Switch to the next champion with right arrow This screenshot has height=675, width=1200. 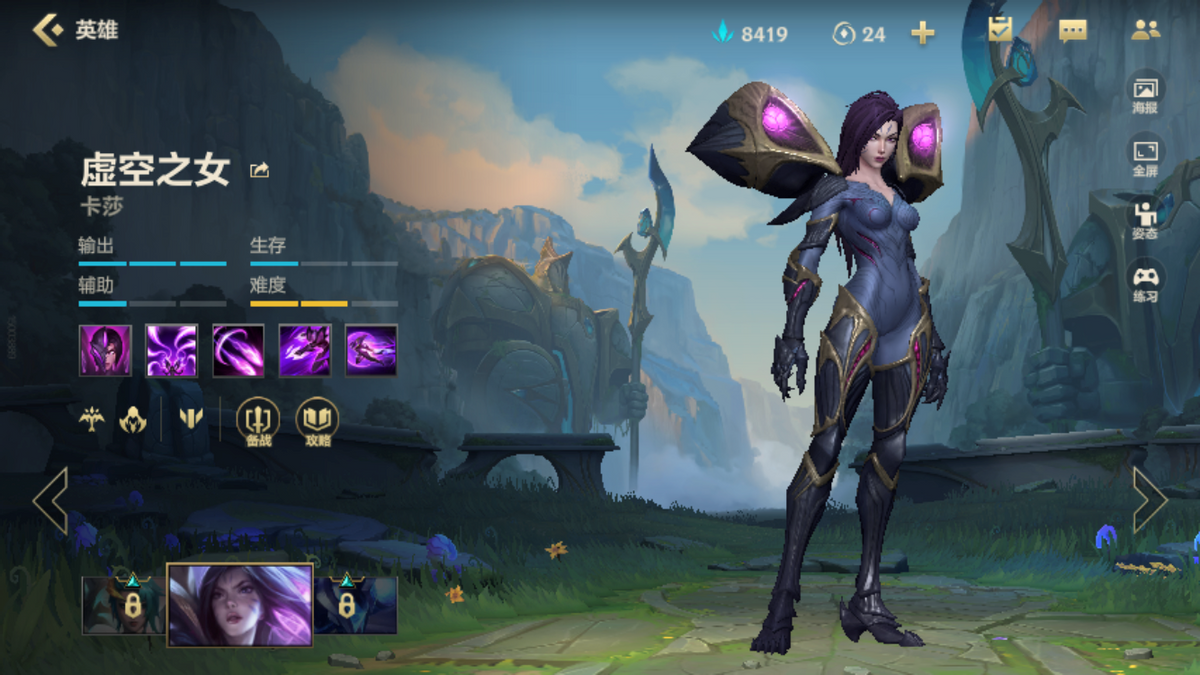[x=1149, y=499]
